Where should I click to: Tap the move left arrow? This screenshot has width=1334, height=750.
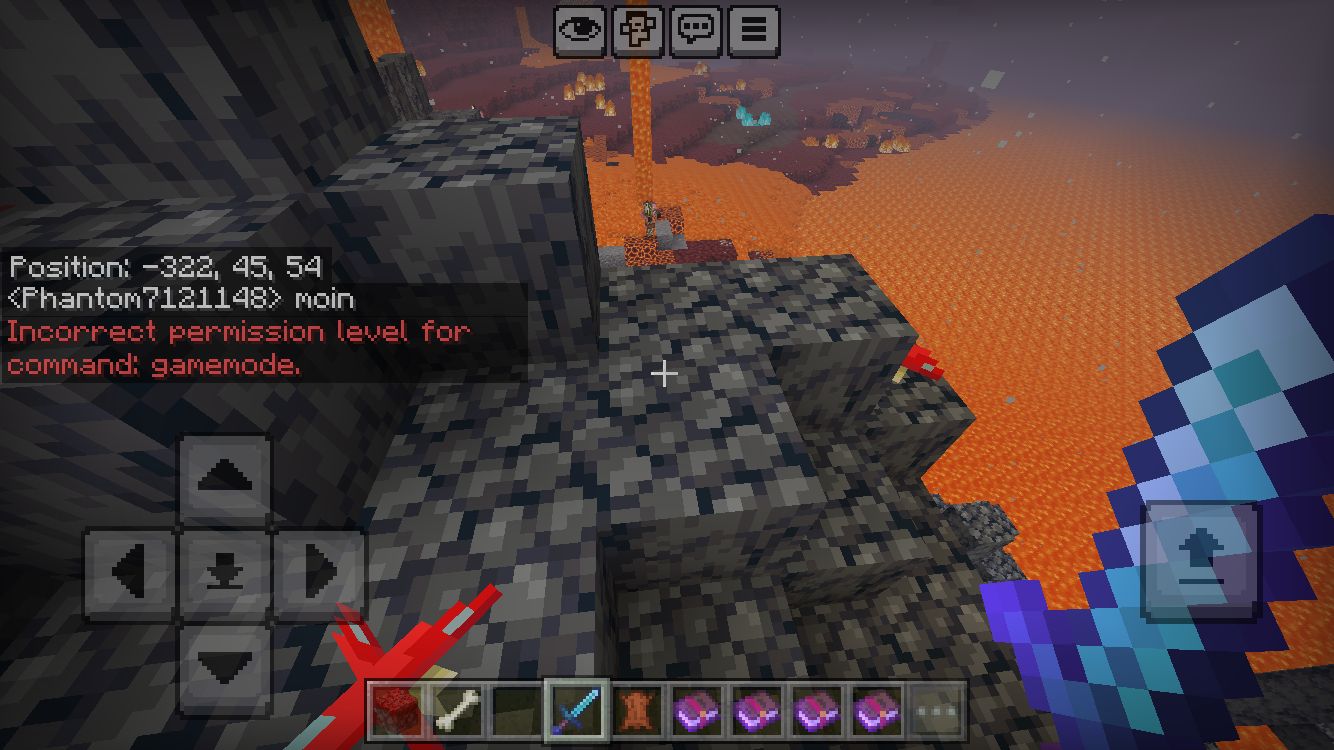(130, 573)
